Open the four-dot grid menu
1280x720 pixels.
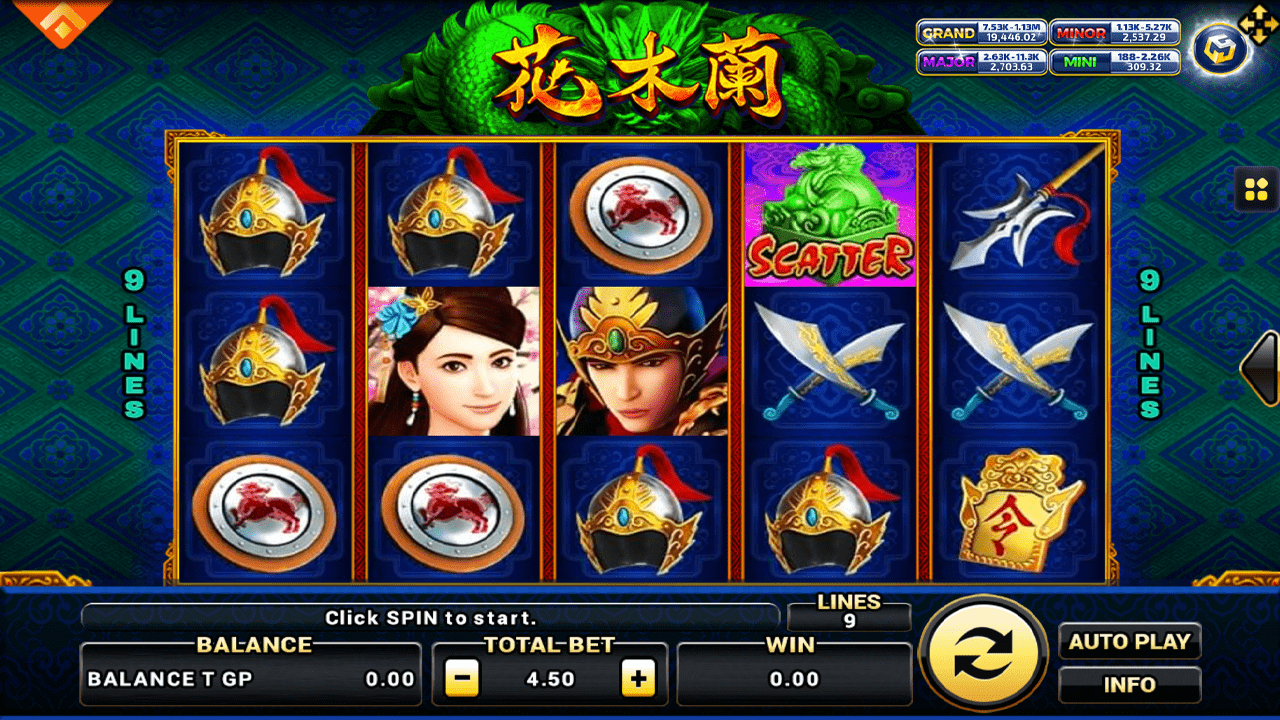(1257, 188)
